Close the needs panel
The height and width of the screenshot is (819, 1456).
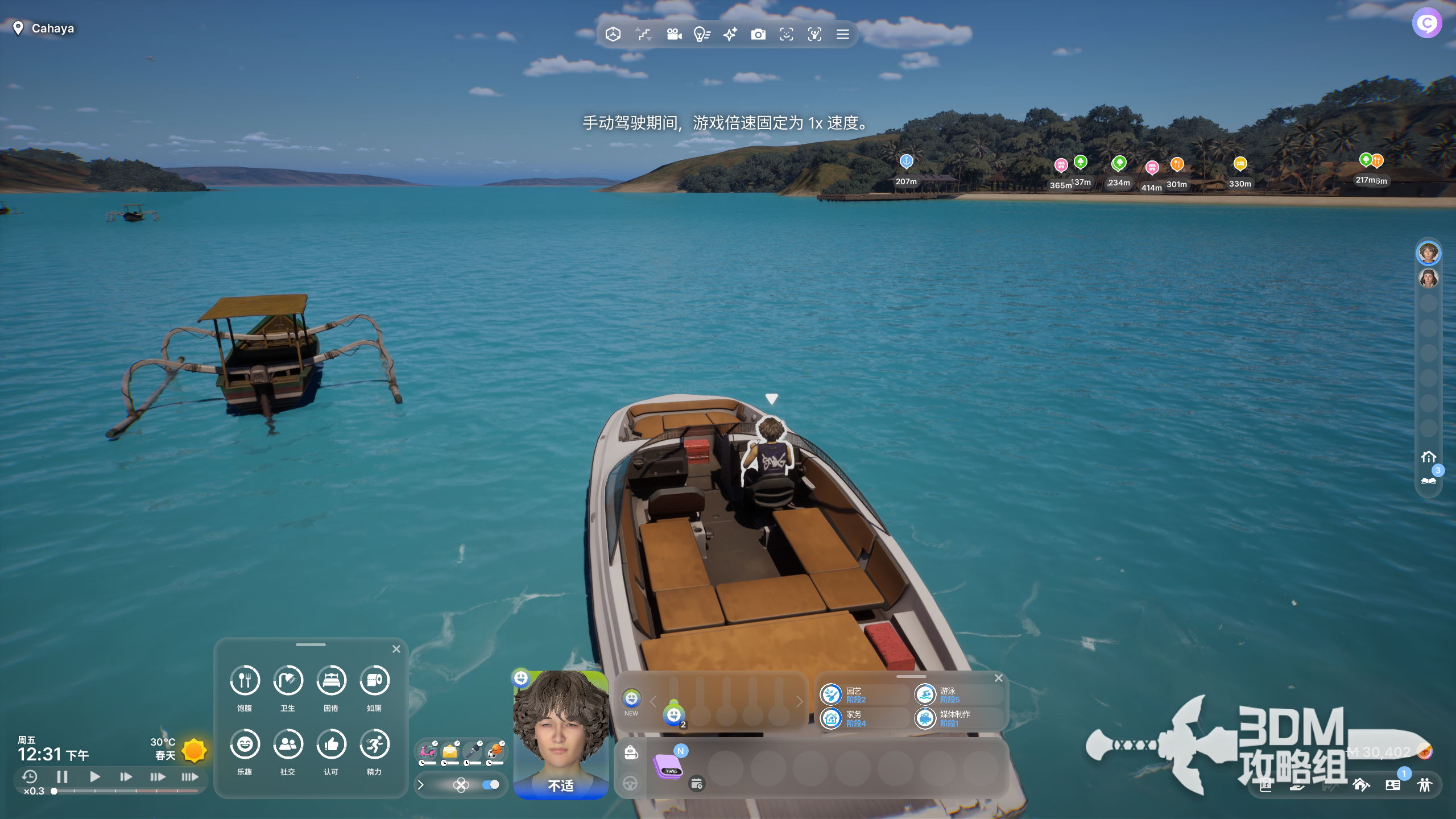click(x=396, y=649)
